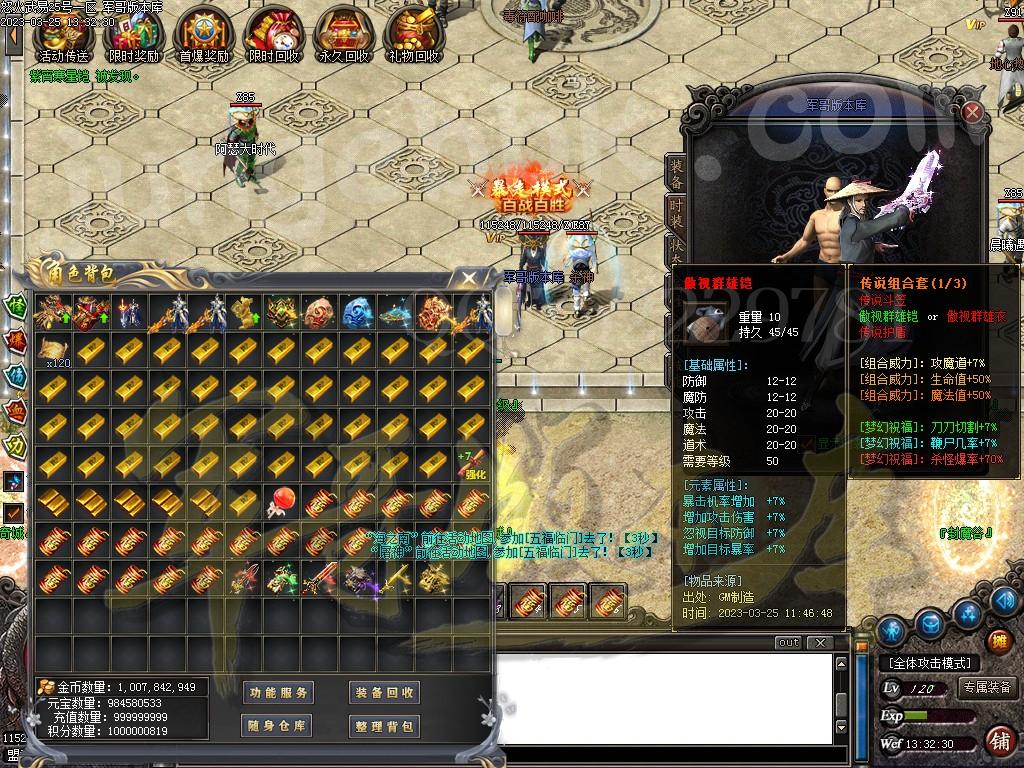The height and width of the screenshot is (768, 1024).
Task: Open the 礼物回收 gift recycle icon
Action: (x=413, y=33)
